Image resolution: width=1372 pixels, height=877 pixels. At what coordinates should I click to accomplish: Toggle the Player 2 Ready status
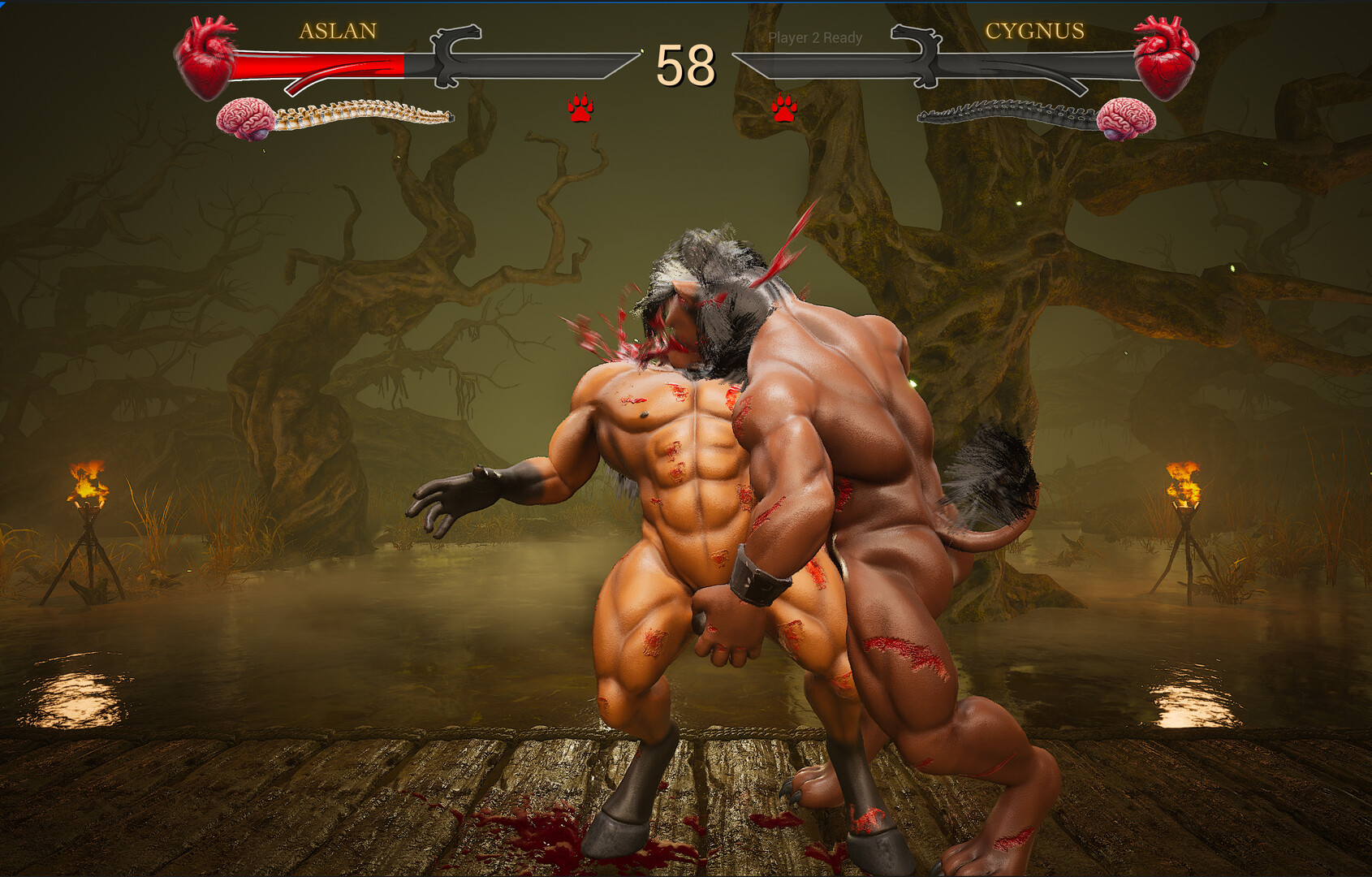pyautogui.click(x=815, y=38)
